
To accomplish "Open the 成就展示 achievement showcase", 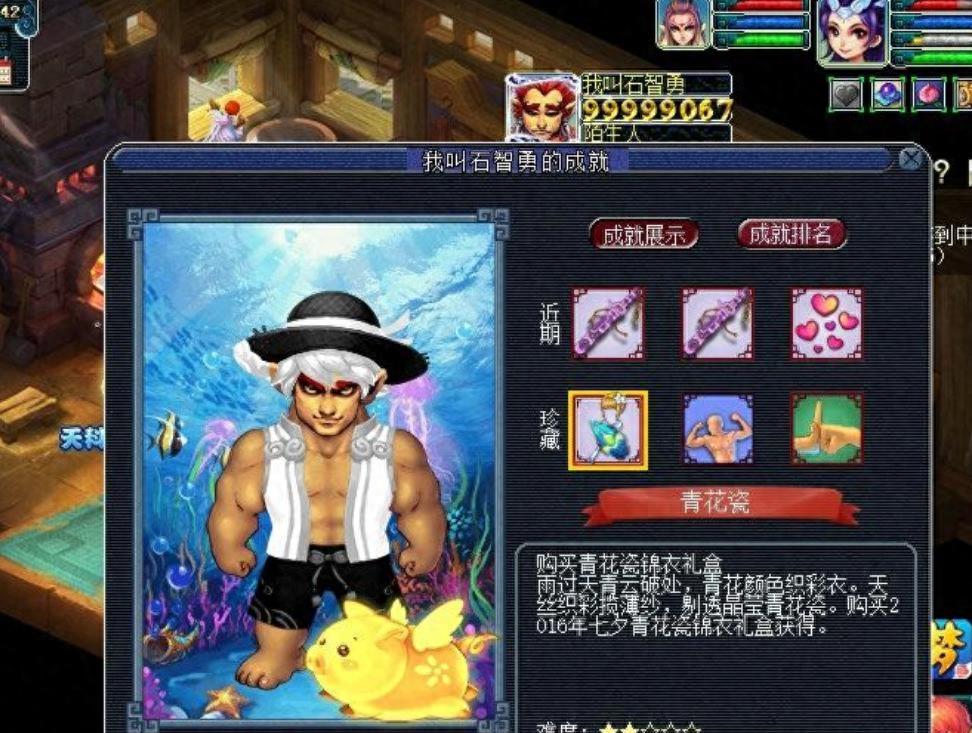I will click(643, 235).
